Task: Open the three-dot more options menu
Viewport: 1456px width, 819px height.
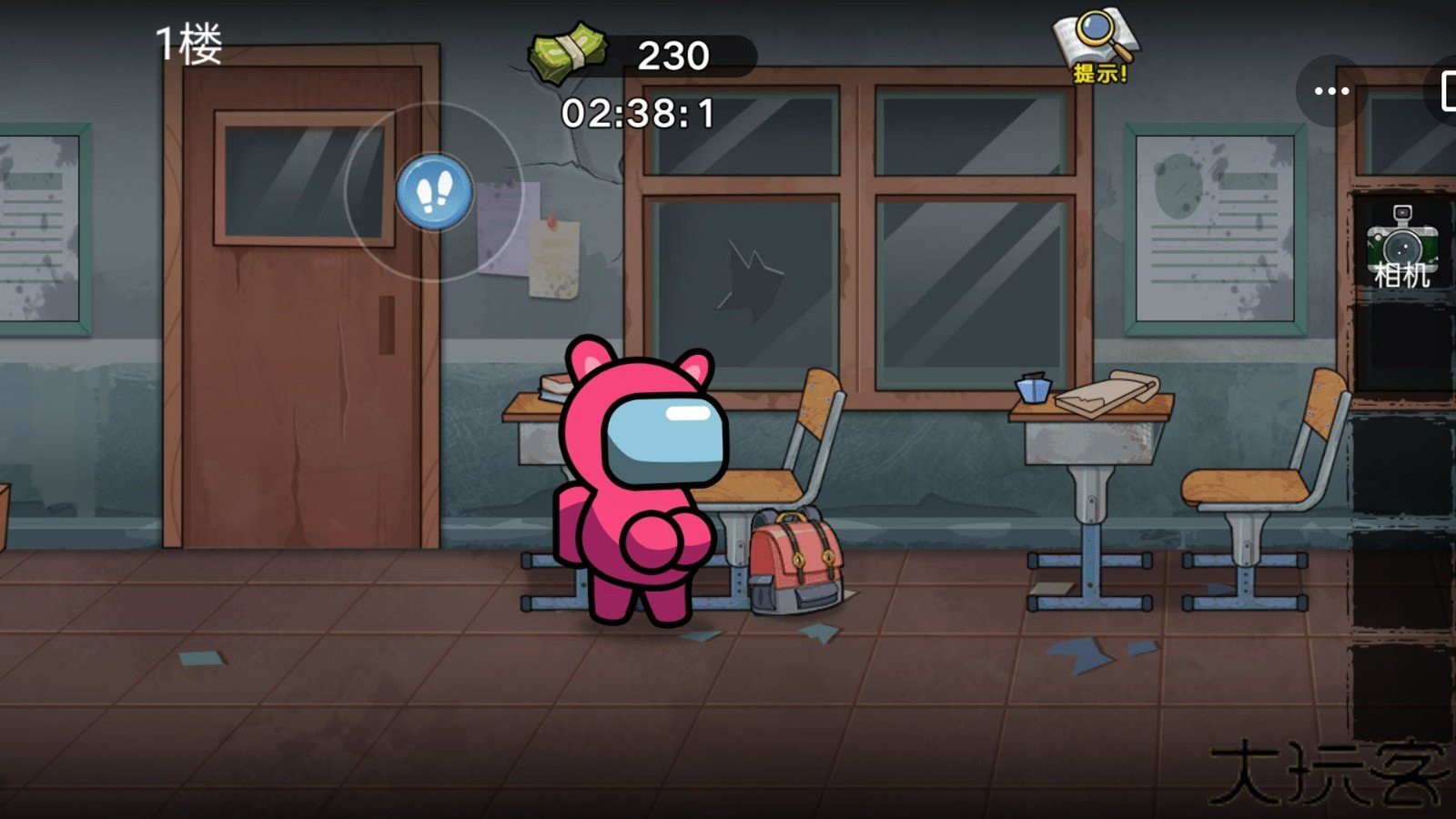Action: click(1331, 91)
